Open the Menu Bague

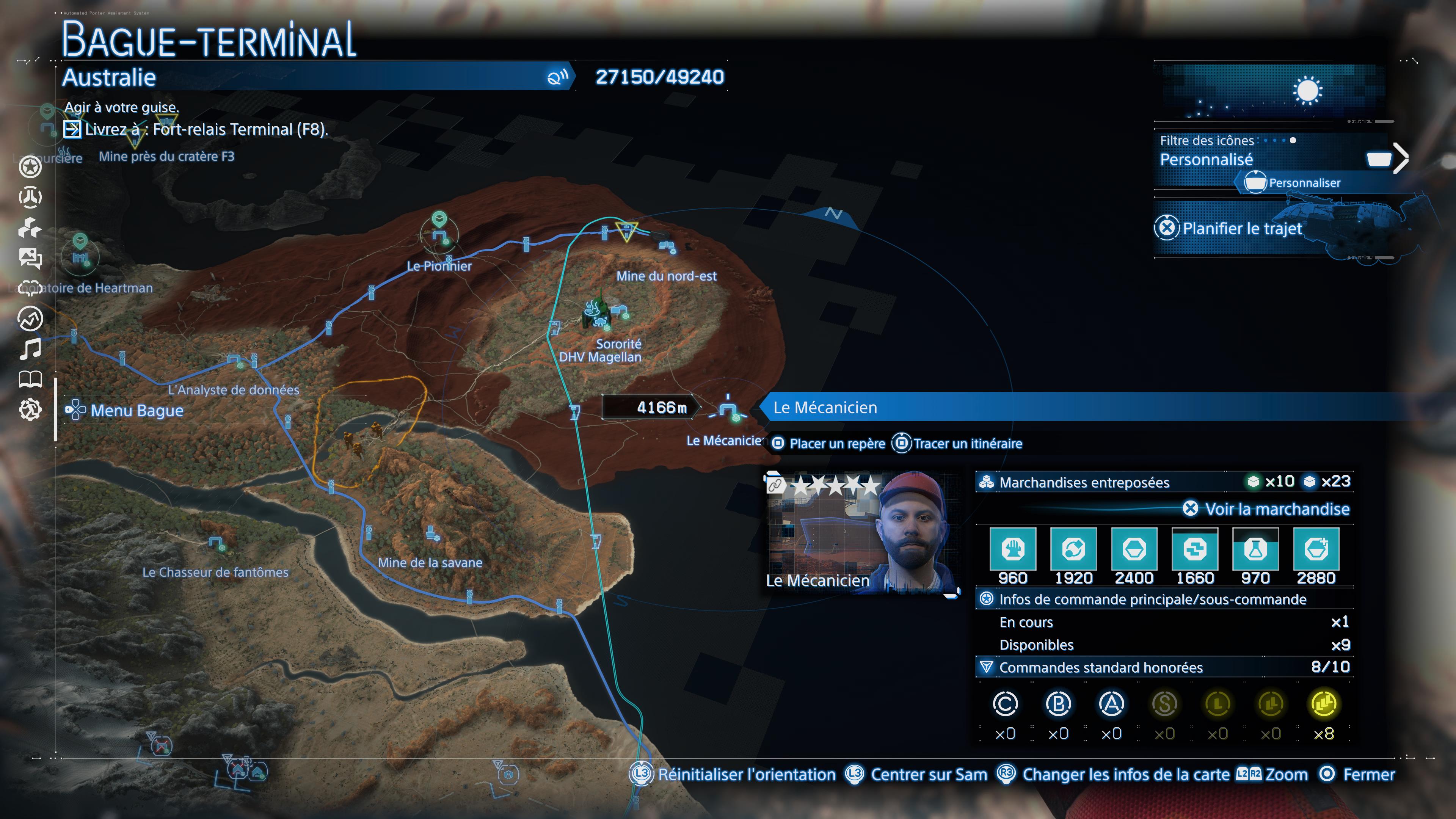(136, 410)
